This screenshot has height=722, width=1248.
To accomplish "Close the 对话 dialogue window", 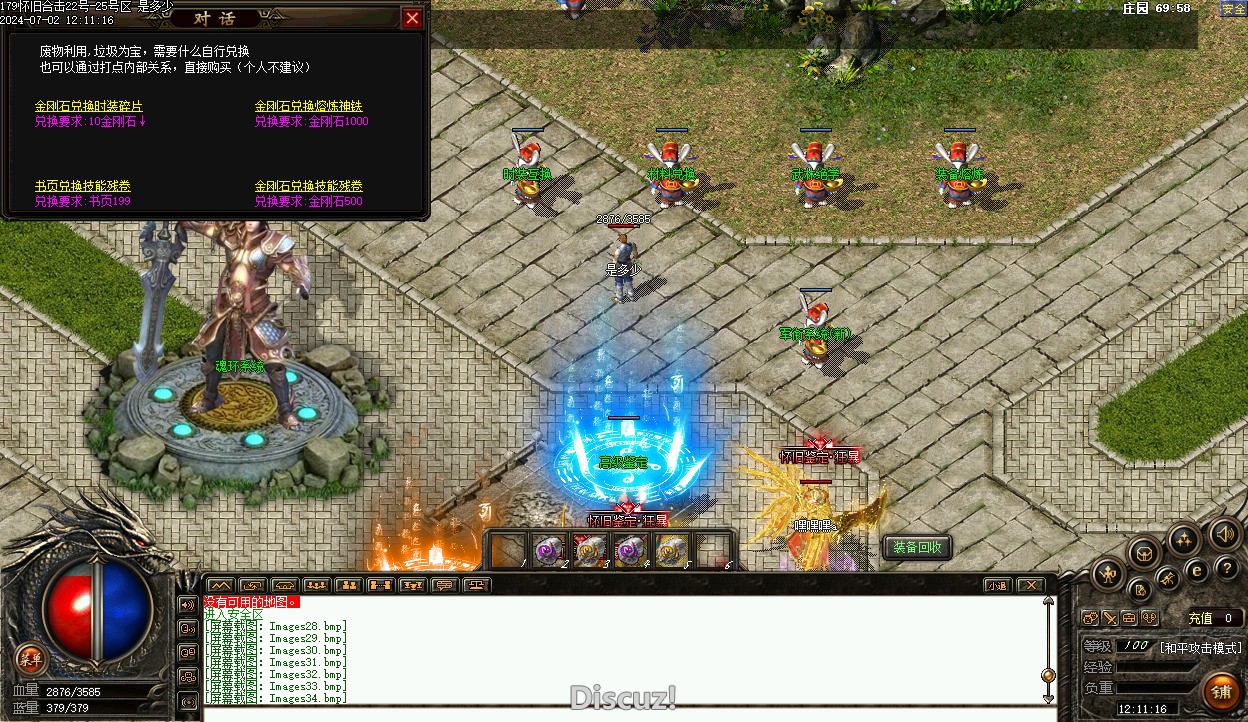I will click(412, 18).
